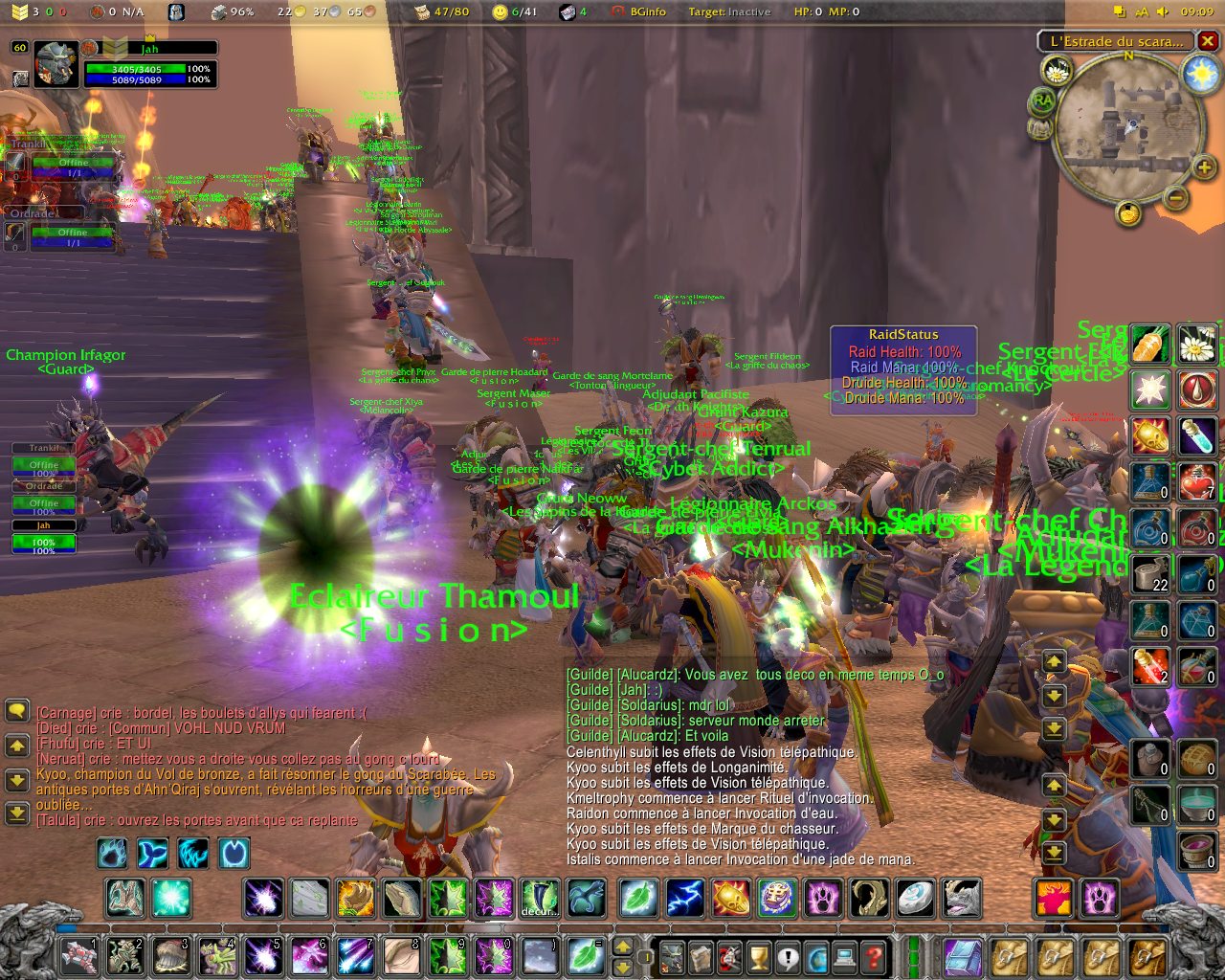
Task: Open the blue backpack bag slot
Action: pos(962,956)
